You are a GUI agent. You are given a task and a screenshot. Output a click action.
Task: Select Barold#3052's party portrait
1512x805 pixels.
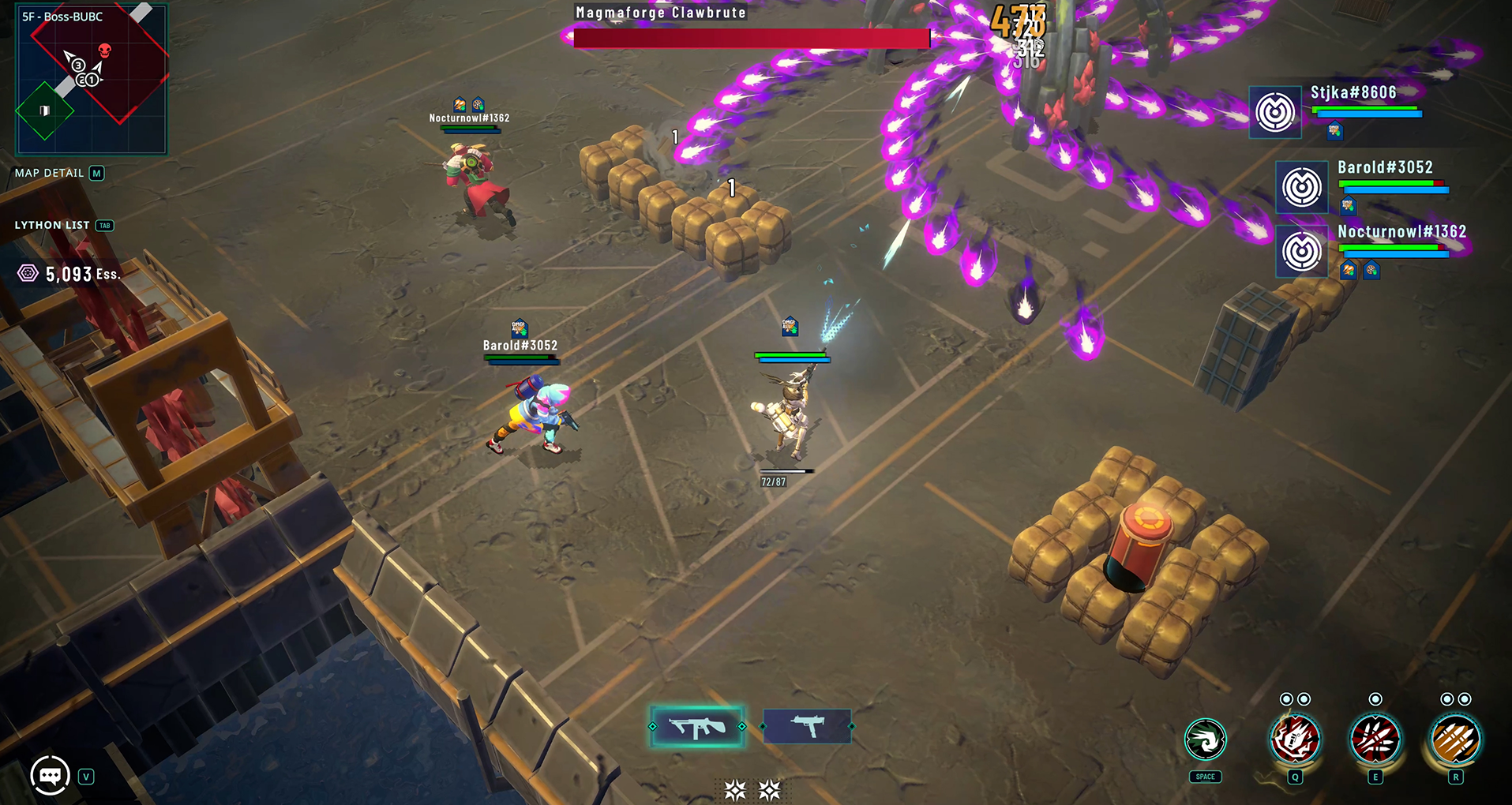[x=1301, y=187]
